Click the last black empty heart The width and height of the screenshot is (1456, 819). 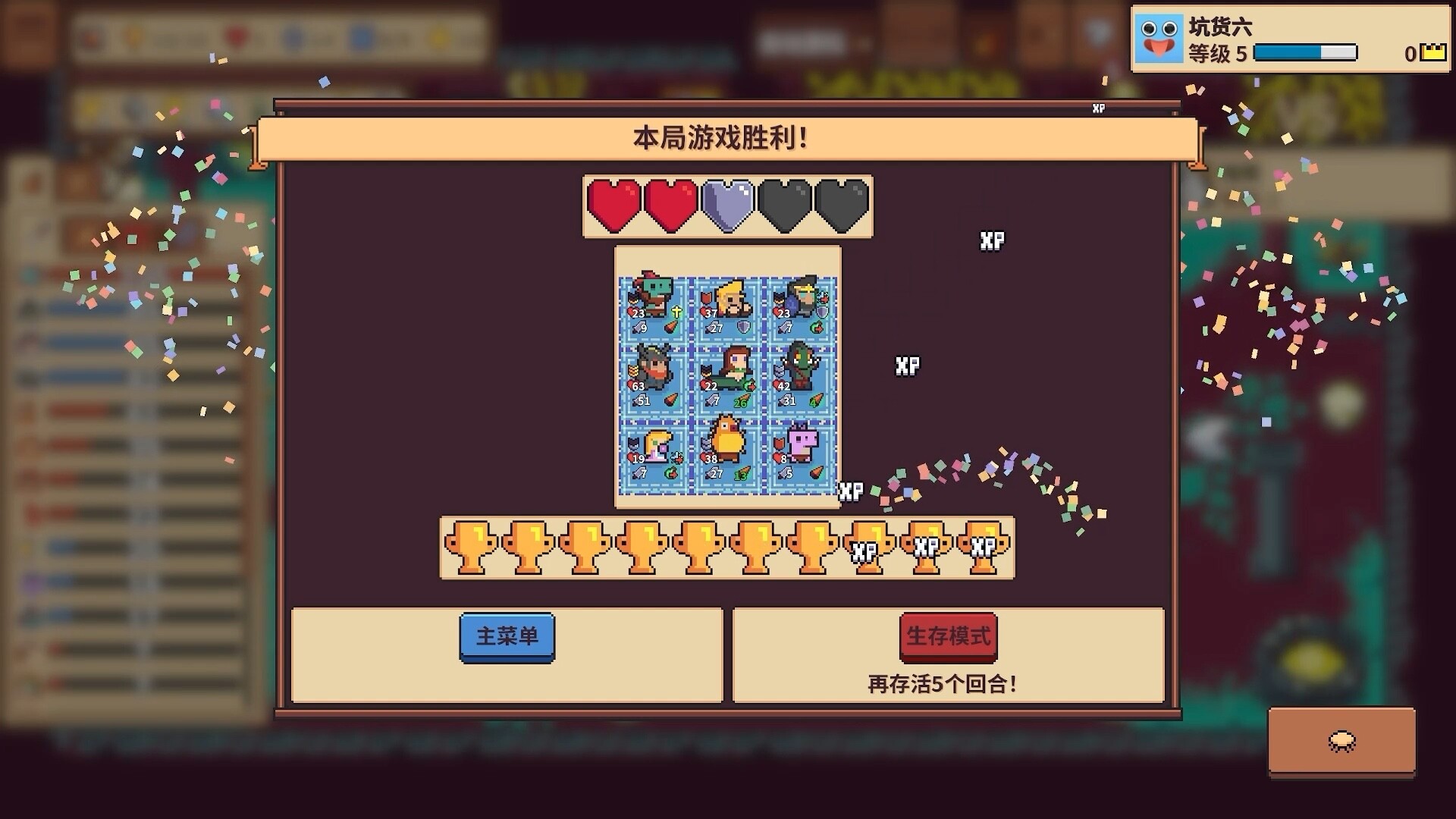[x=838, y=206]
